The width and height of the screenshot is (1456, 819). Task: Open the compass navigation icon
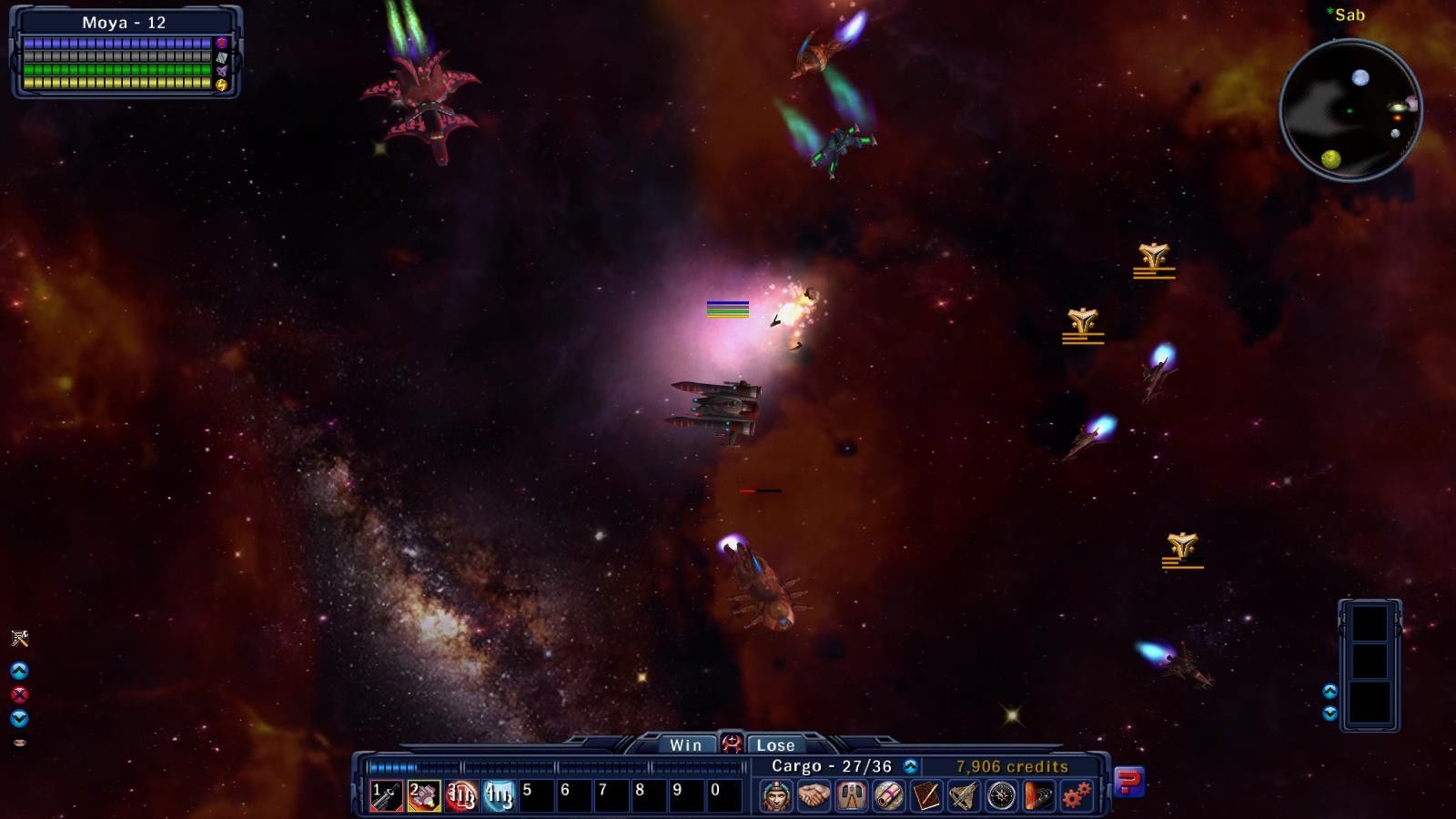click(1001, 796)
